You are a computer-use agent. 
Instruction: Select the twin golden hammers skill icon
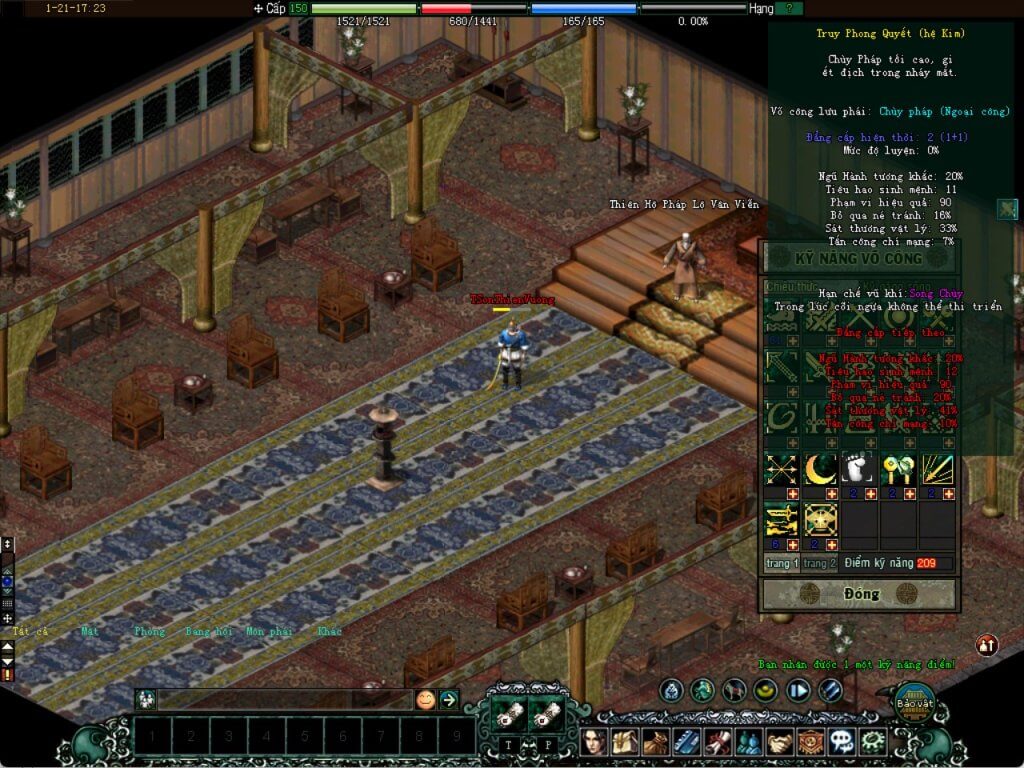tap(897, 468)
